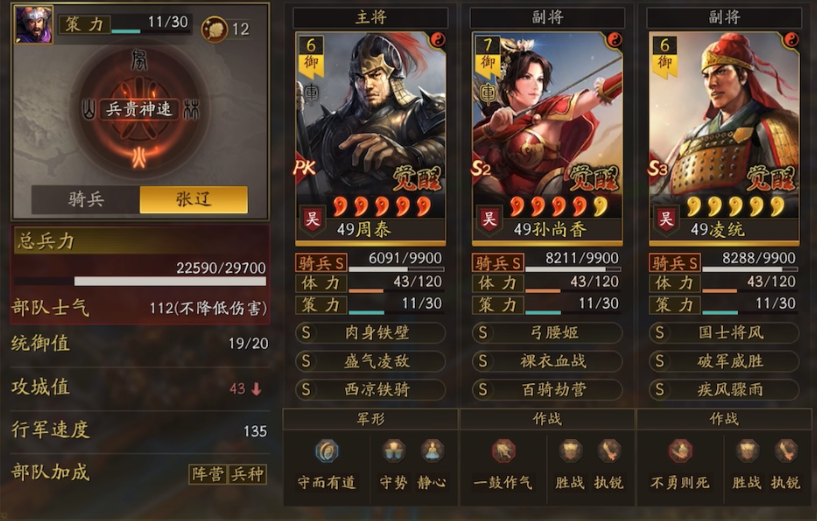
Task: Show the 兵种 troop type bonus
Action: 247,474
